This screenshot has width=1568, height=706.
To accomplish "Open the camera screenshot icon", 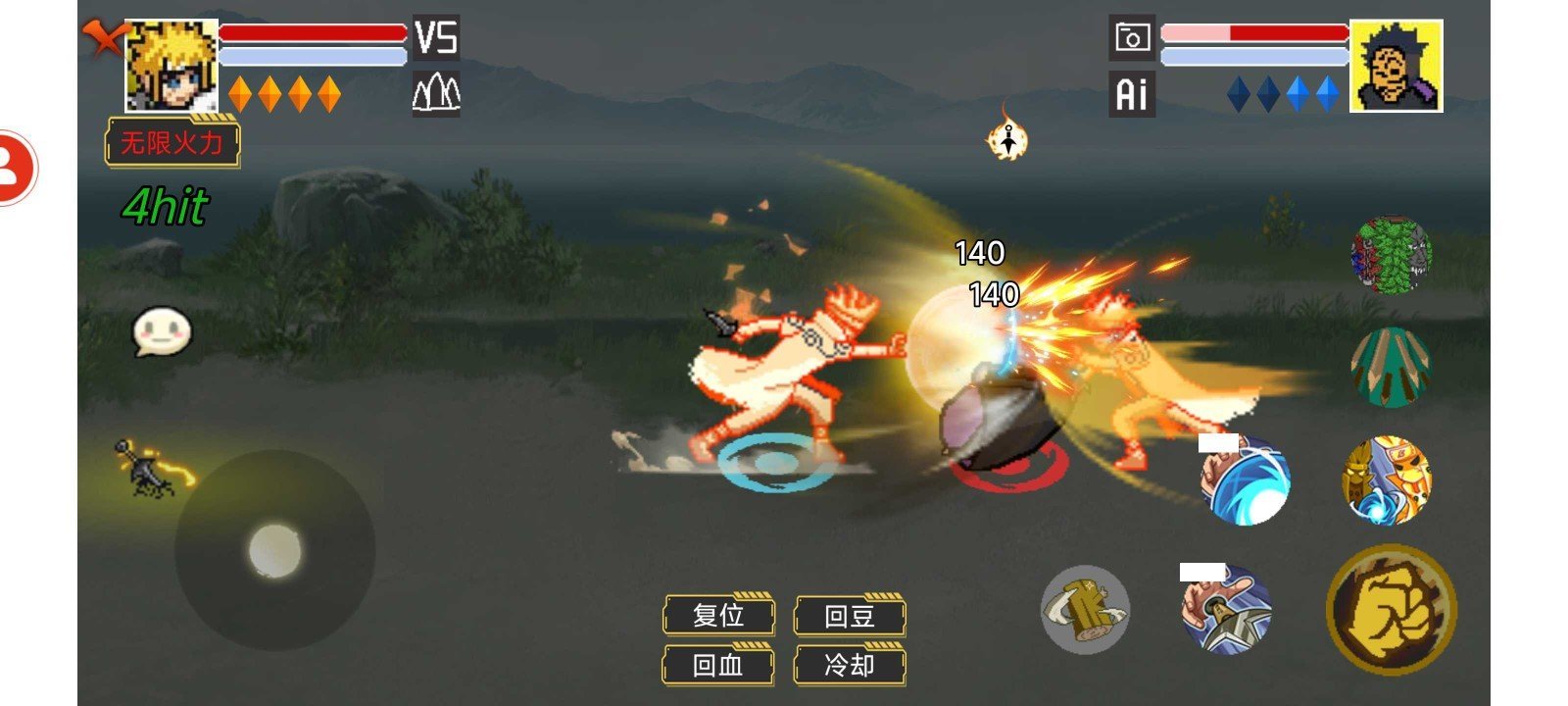I will click(x=1133, y=35).
